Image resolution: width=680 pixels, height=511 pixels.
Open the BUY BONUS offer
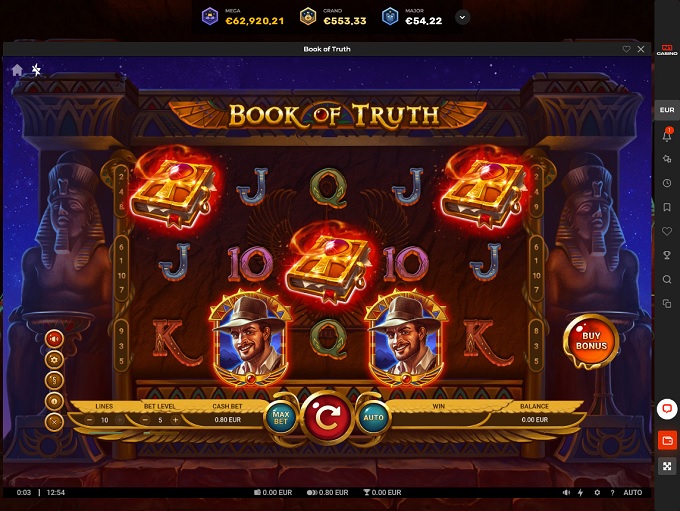click(x=590, y=341)
